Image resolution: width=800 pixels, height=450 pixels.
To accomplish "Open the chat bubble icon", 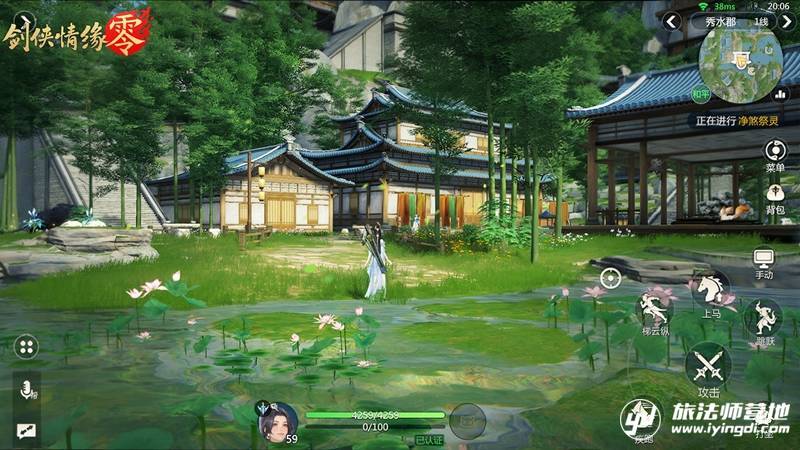I will point(24,429).
